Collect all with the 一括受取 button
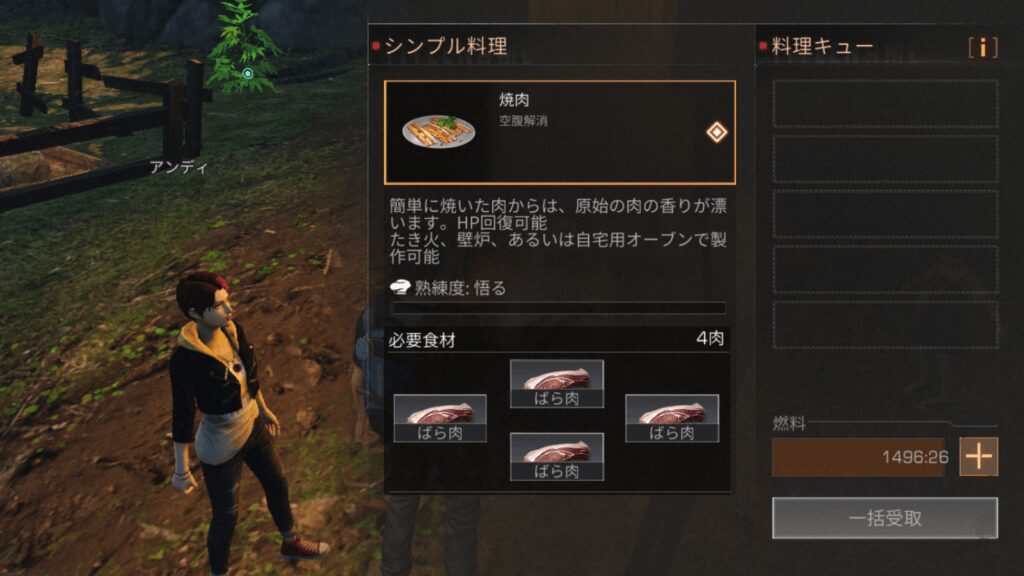 (x=884, y=518)
